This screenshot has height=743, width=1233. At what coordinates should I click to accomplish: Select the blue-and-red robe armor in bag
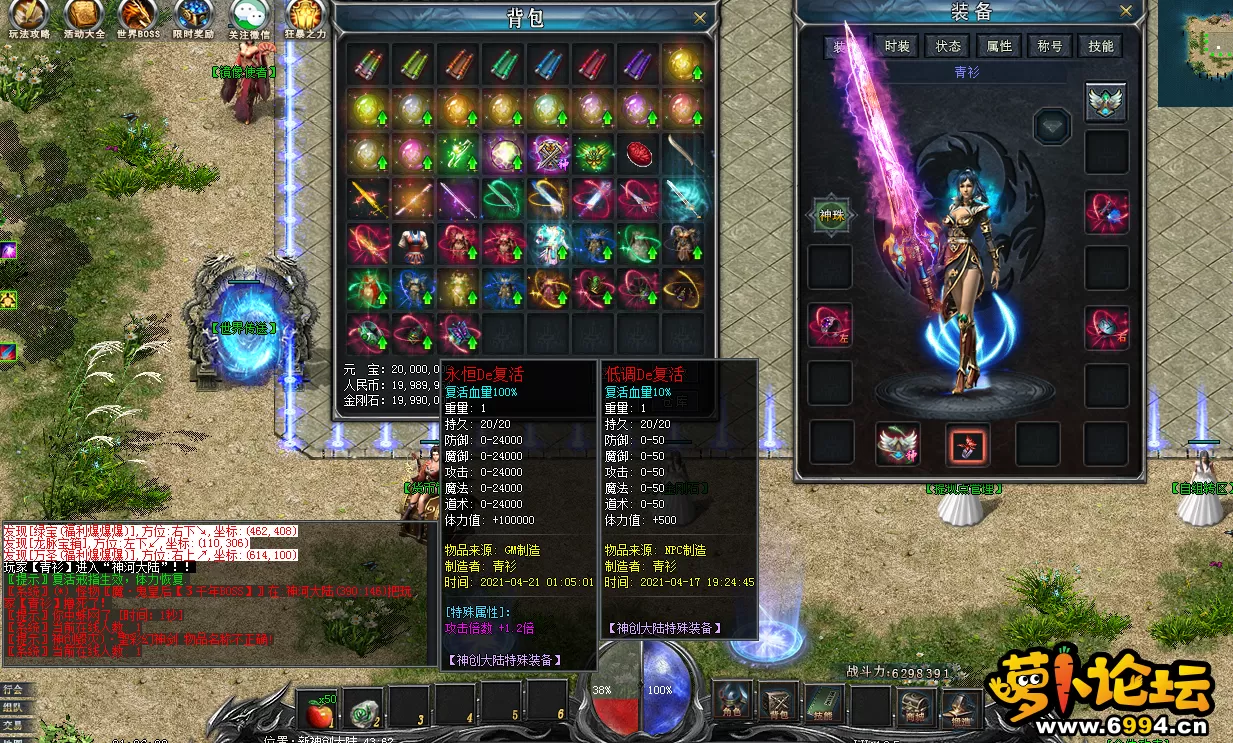tap(413, 243)
